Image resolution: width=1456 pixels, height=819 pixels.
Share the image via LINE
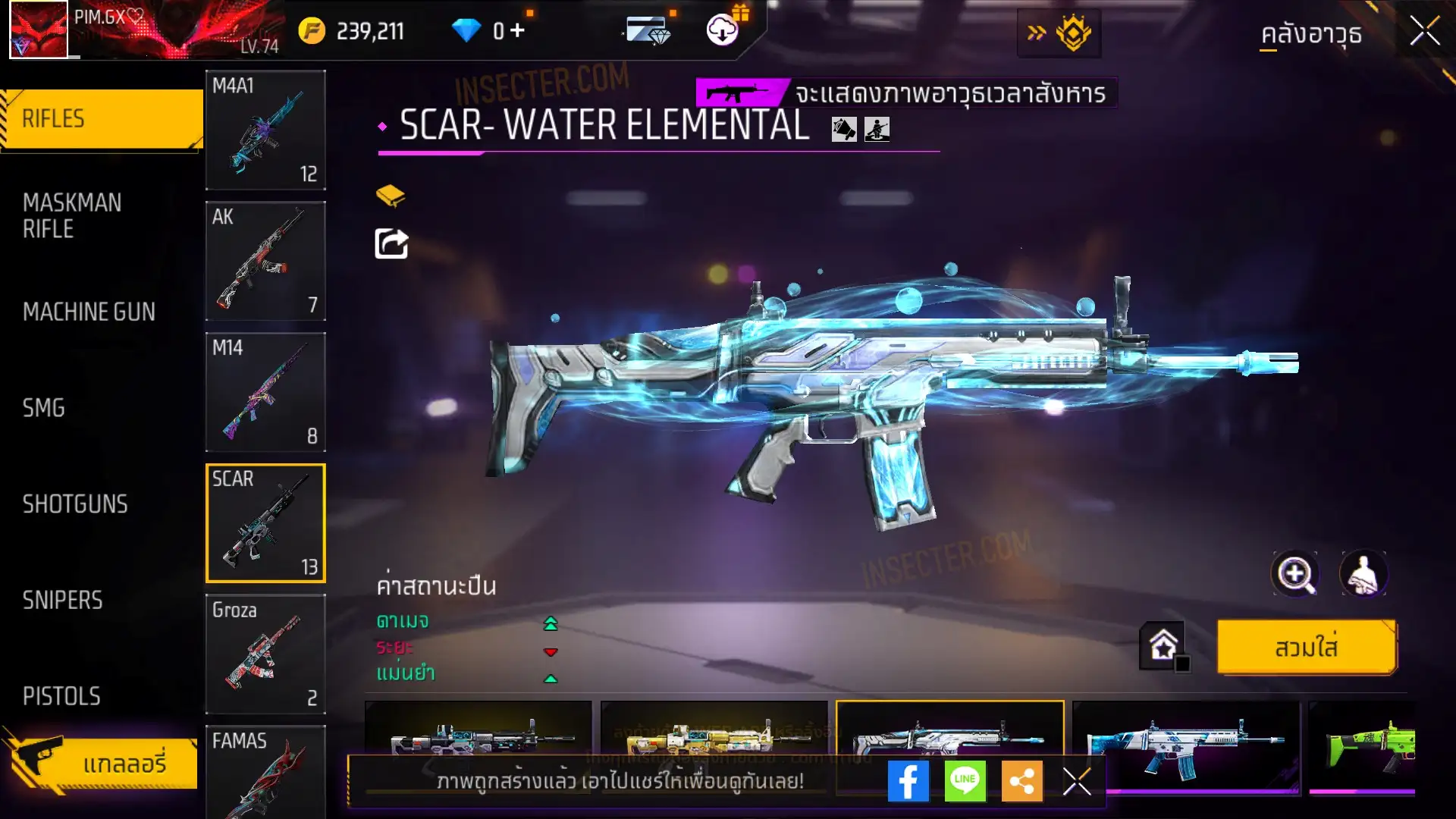tap(965, 781)
